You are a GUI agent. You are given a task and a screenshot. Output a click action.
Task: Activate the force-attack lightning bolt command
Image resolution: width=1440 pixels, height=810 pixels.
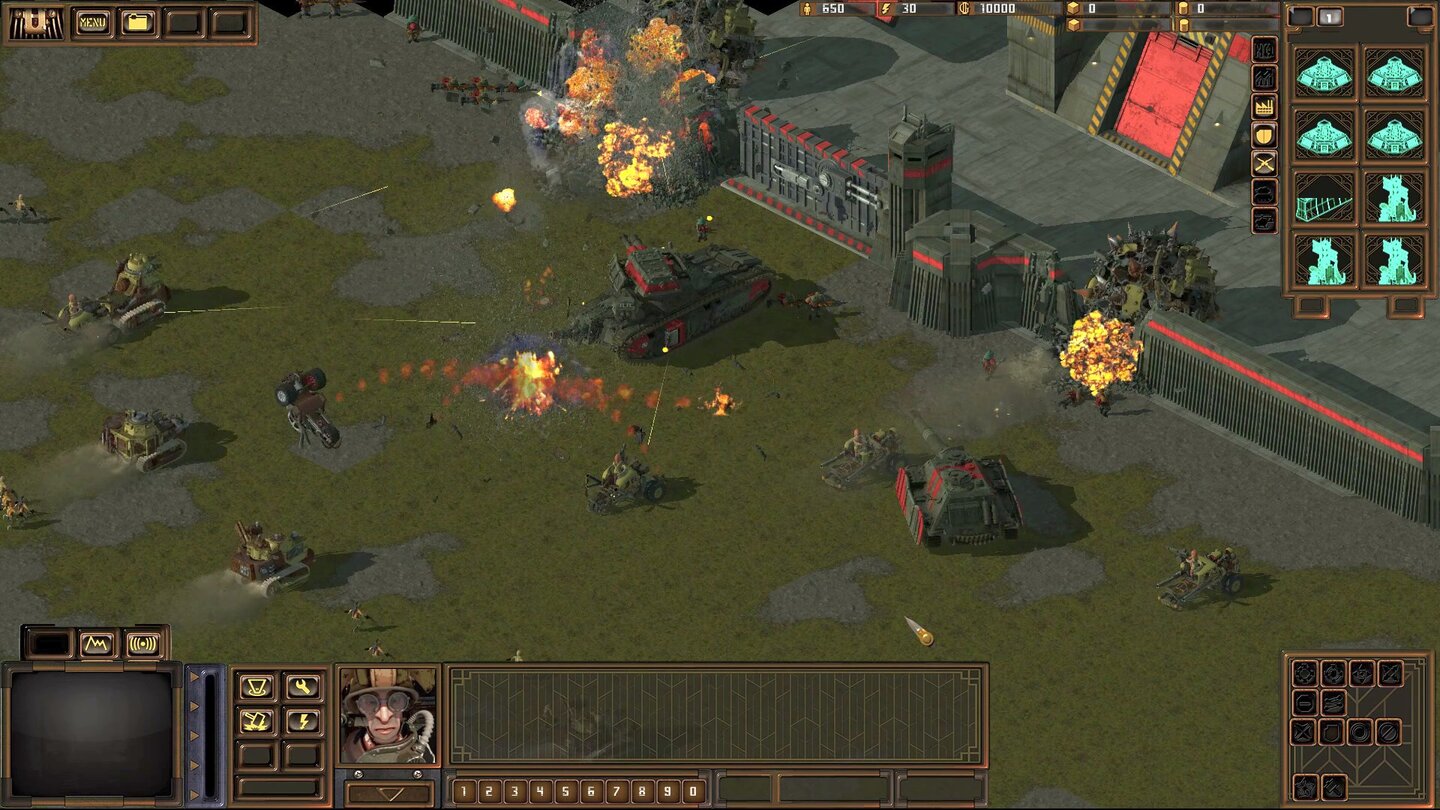coord(304,721)
